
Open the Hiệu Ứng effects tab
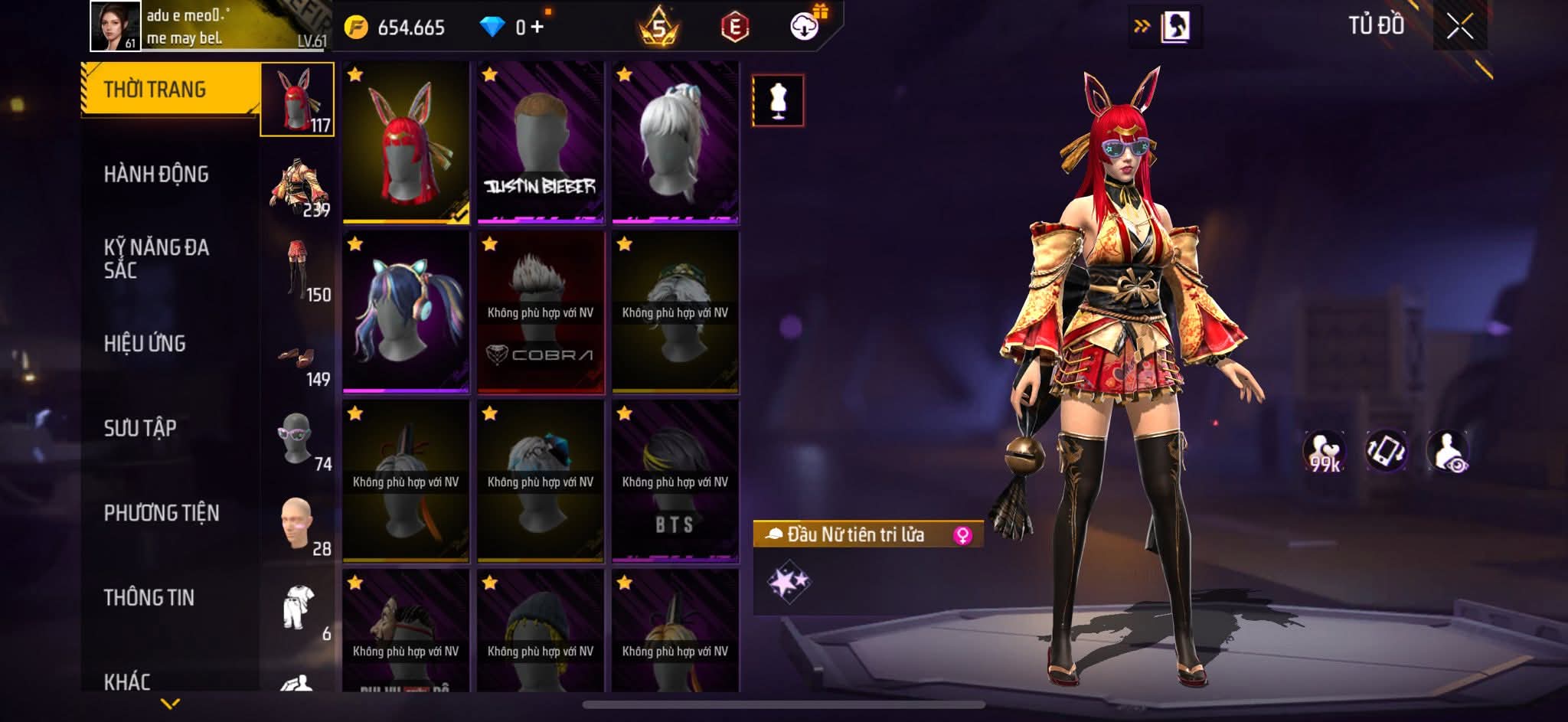point(145,344)
